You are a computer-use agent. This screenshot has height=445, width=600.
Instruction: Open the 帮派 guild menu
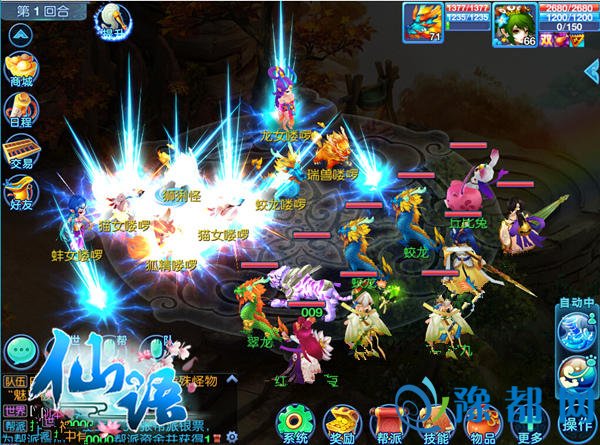tap(389, 424)
